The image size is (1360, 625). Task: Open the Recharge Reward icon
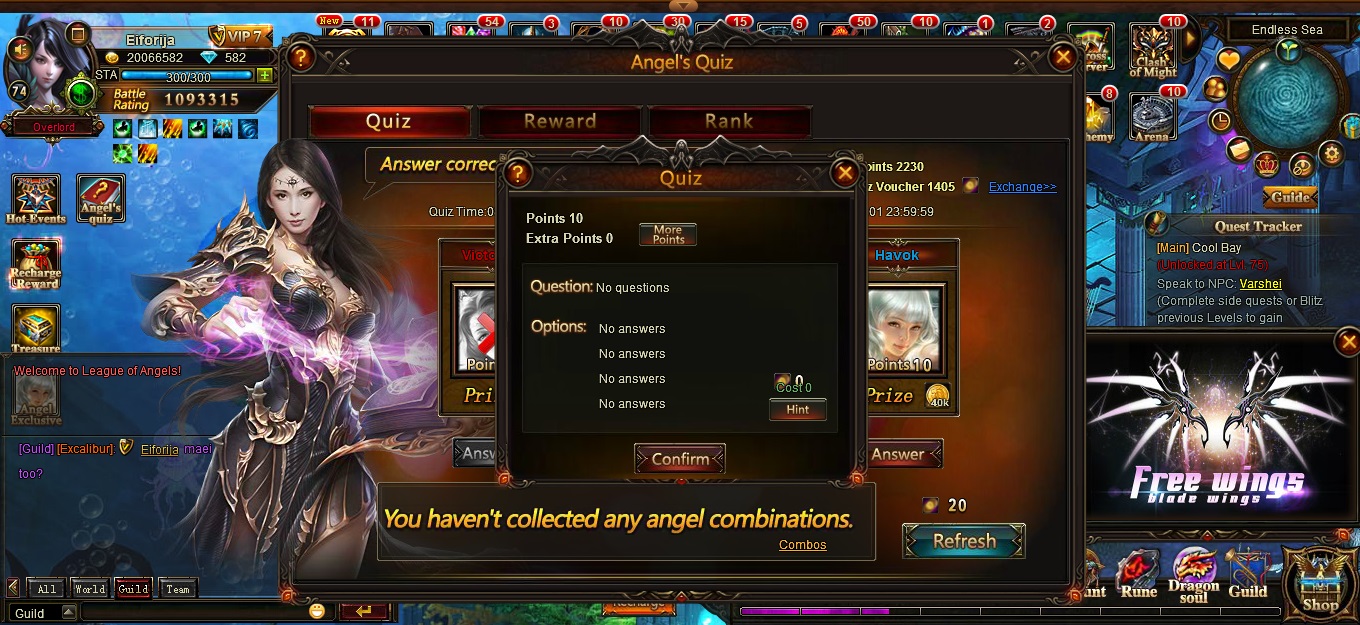coord(36,264)
